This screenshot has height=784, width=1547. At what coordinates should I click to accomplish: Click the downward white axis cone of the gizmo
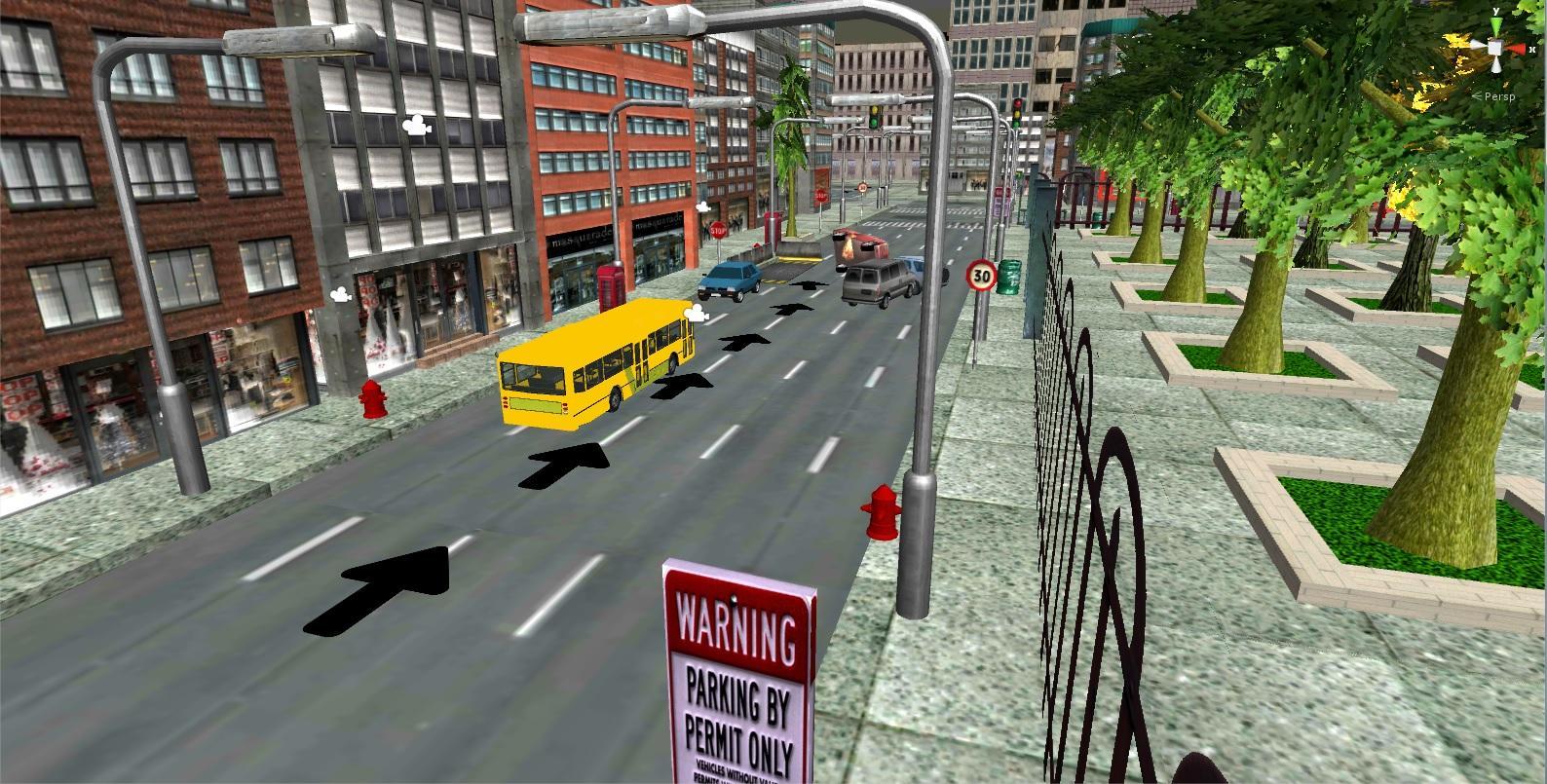click(1496, 65)
